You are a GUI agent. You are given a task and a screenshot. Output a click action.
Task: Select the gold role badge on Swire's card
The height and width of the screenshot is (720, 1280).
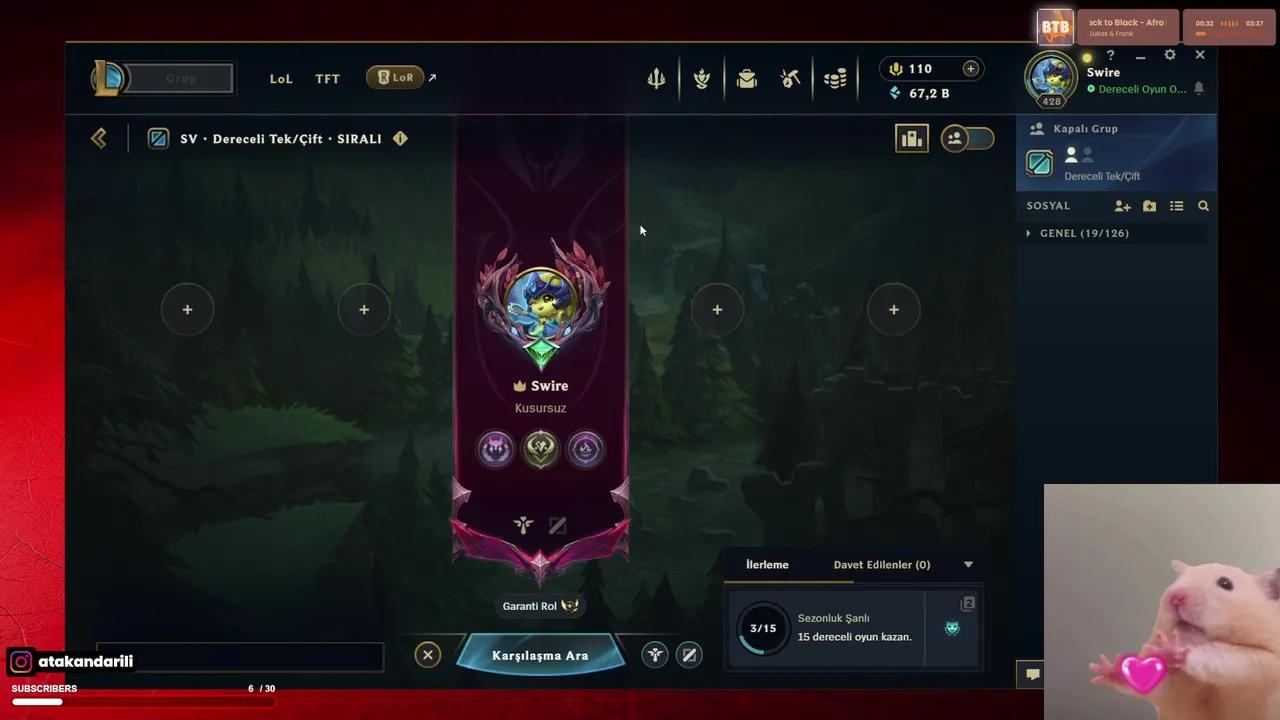[x=540, y=449]
